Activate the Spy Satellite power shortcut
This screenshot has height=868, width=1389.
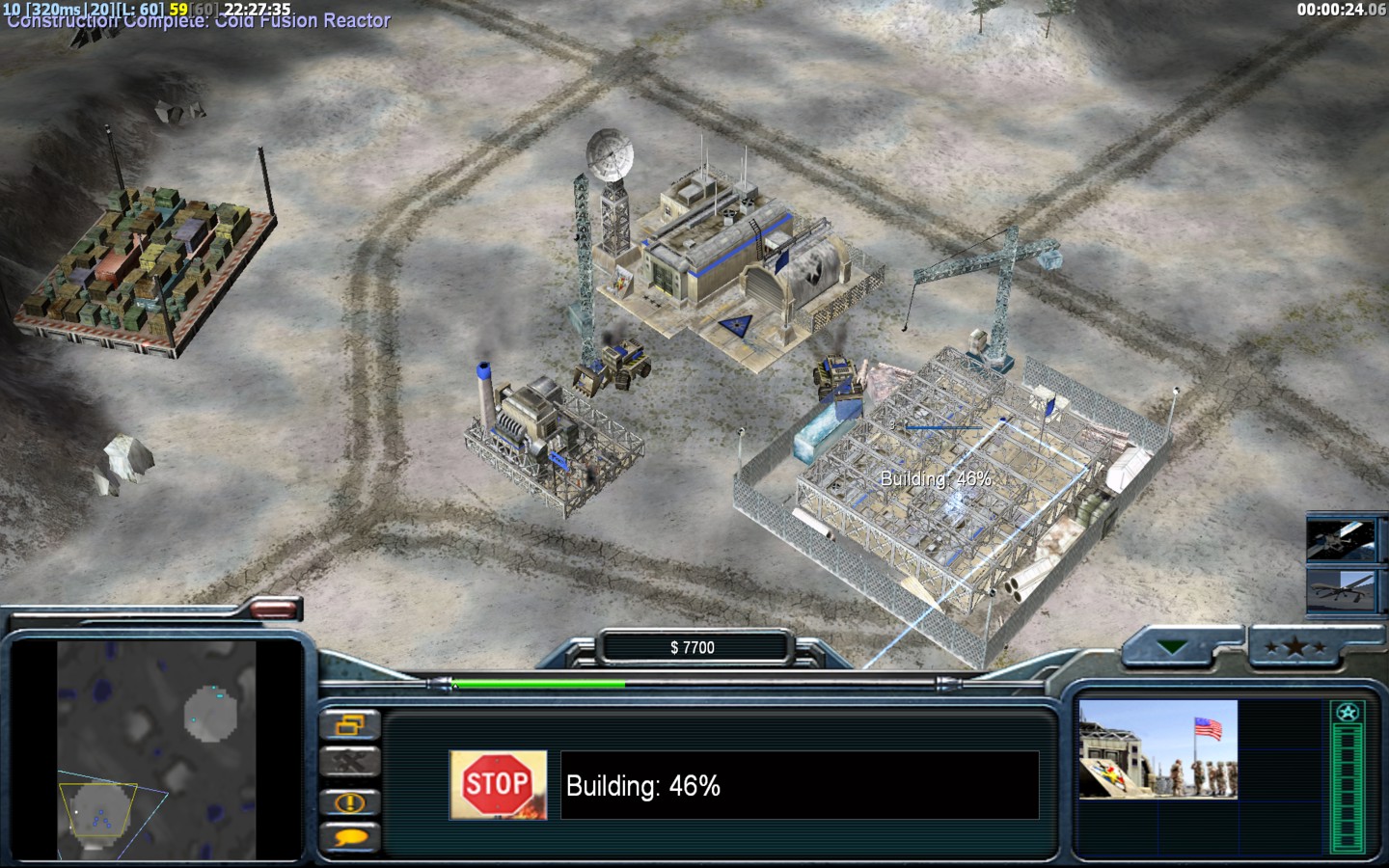pos(1340,540)
